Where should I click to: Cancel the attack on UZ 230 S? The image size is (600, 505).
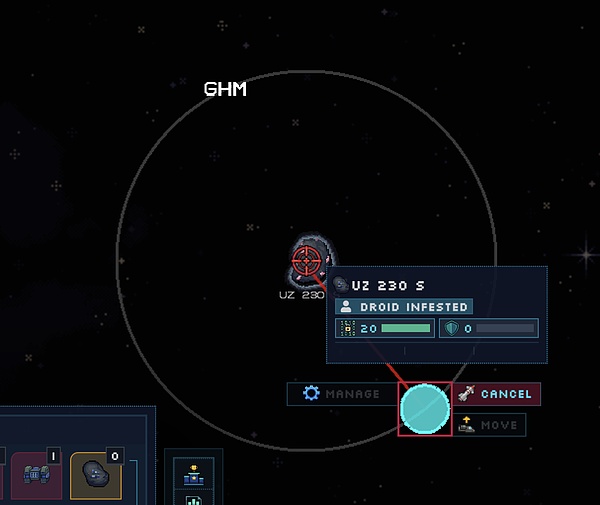(496, 394)
